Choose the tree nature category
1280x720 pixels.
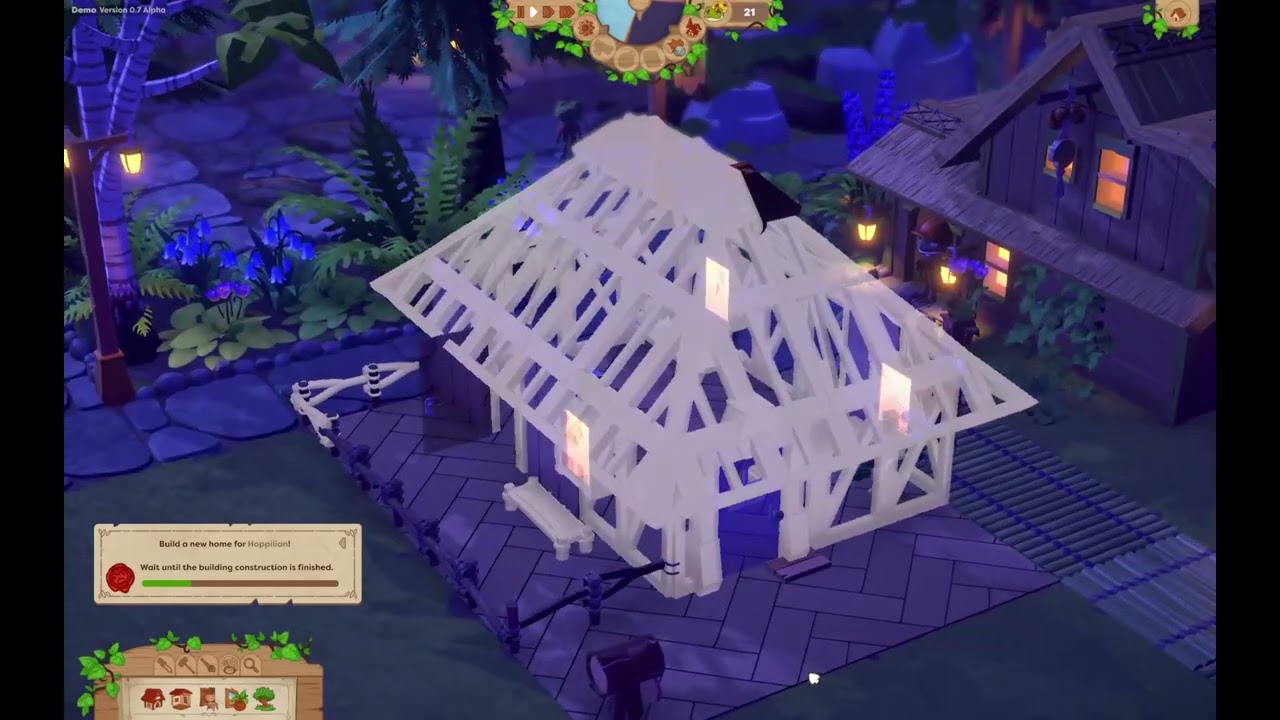tap(265, 699)
